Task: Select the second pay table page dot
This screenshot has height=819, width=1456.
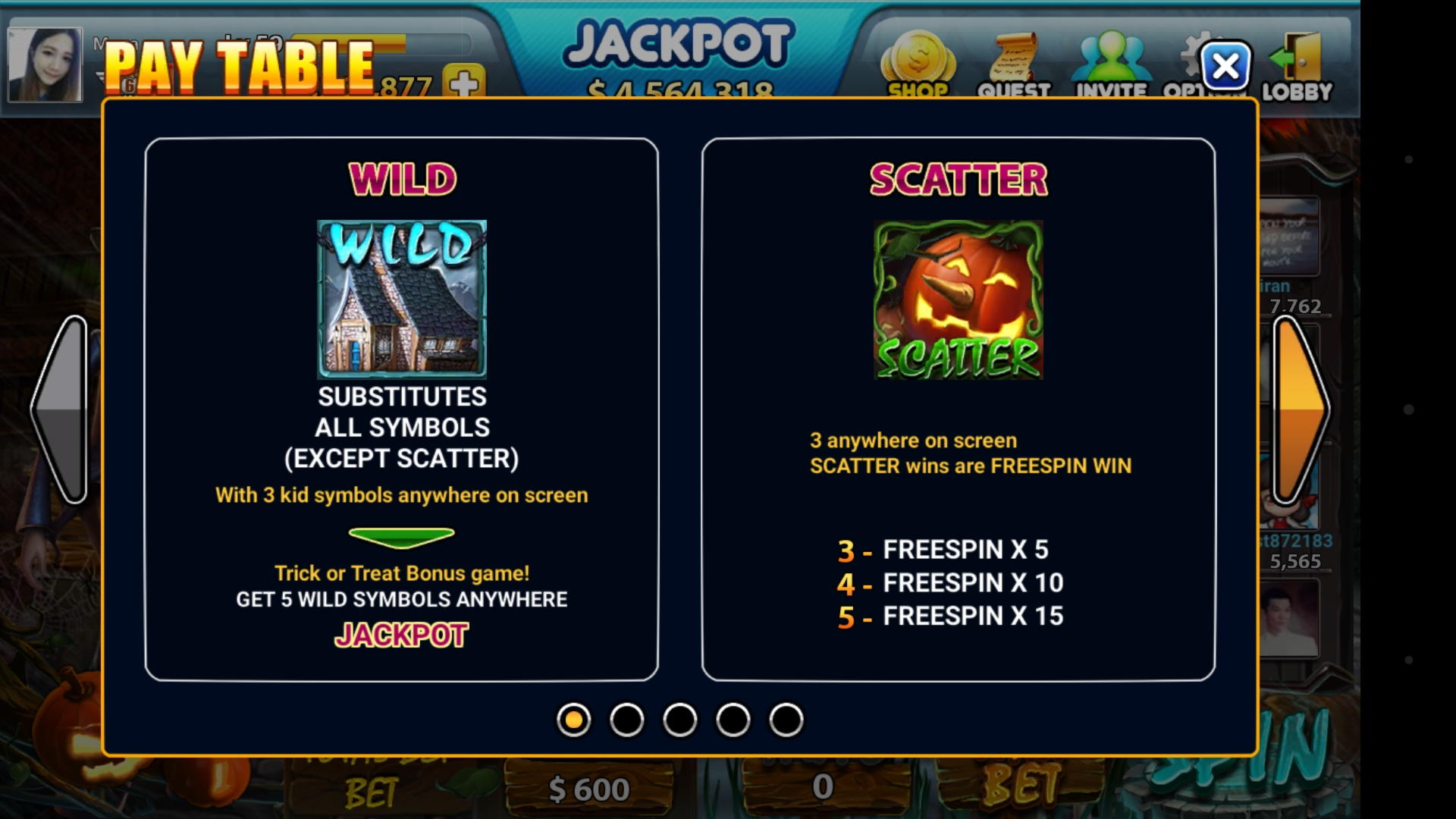Action: pyautogui.click(x=626, y=720)
